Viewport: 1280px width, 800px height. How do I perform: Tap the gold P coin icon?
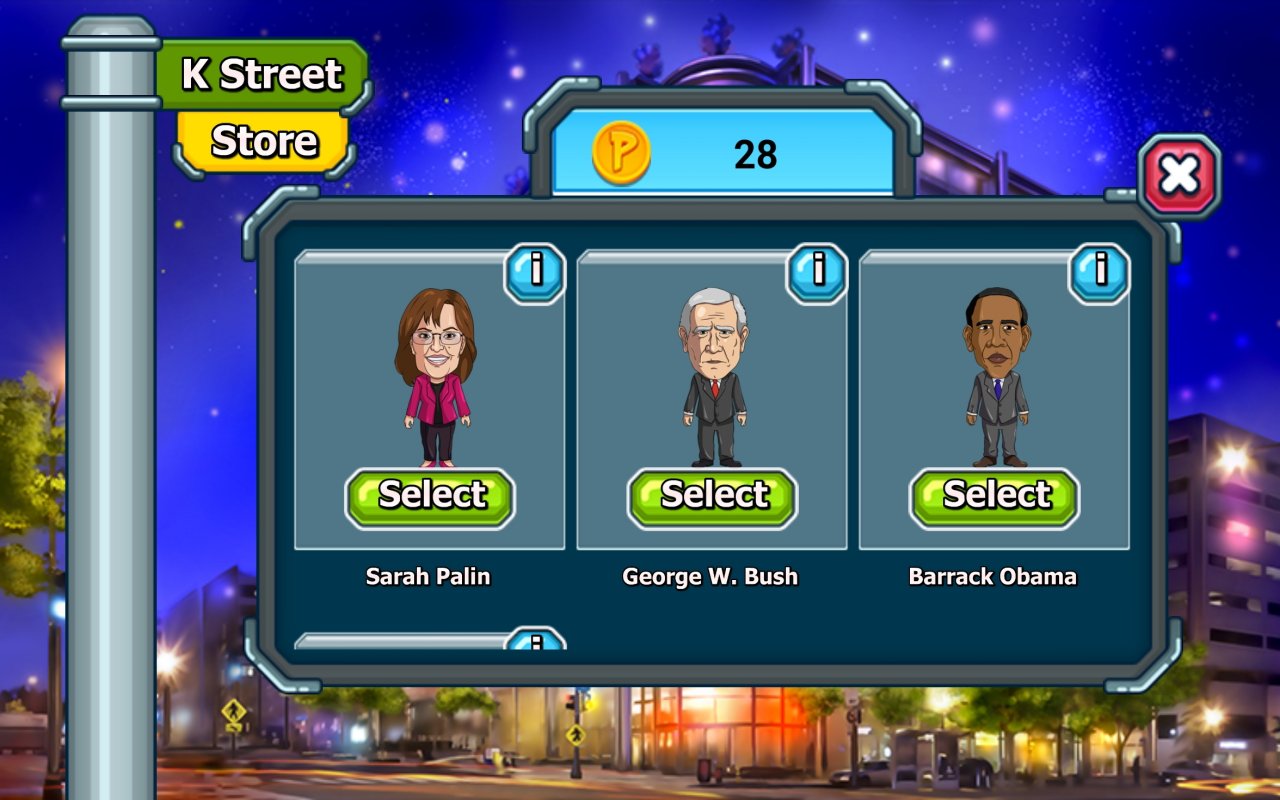(x=621, y=153)
